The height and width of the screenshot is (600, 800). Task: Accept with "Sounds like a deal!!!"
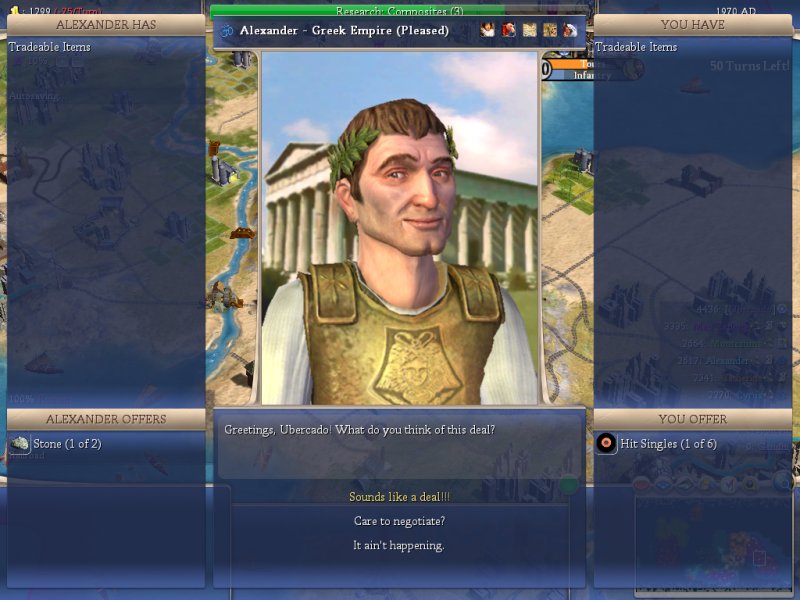point(399,497)
